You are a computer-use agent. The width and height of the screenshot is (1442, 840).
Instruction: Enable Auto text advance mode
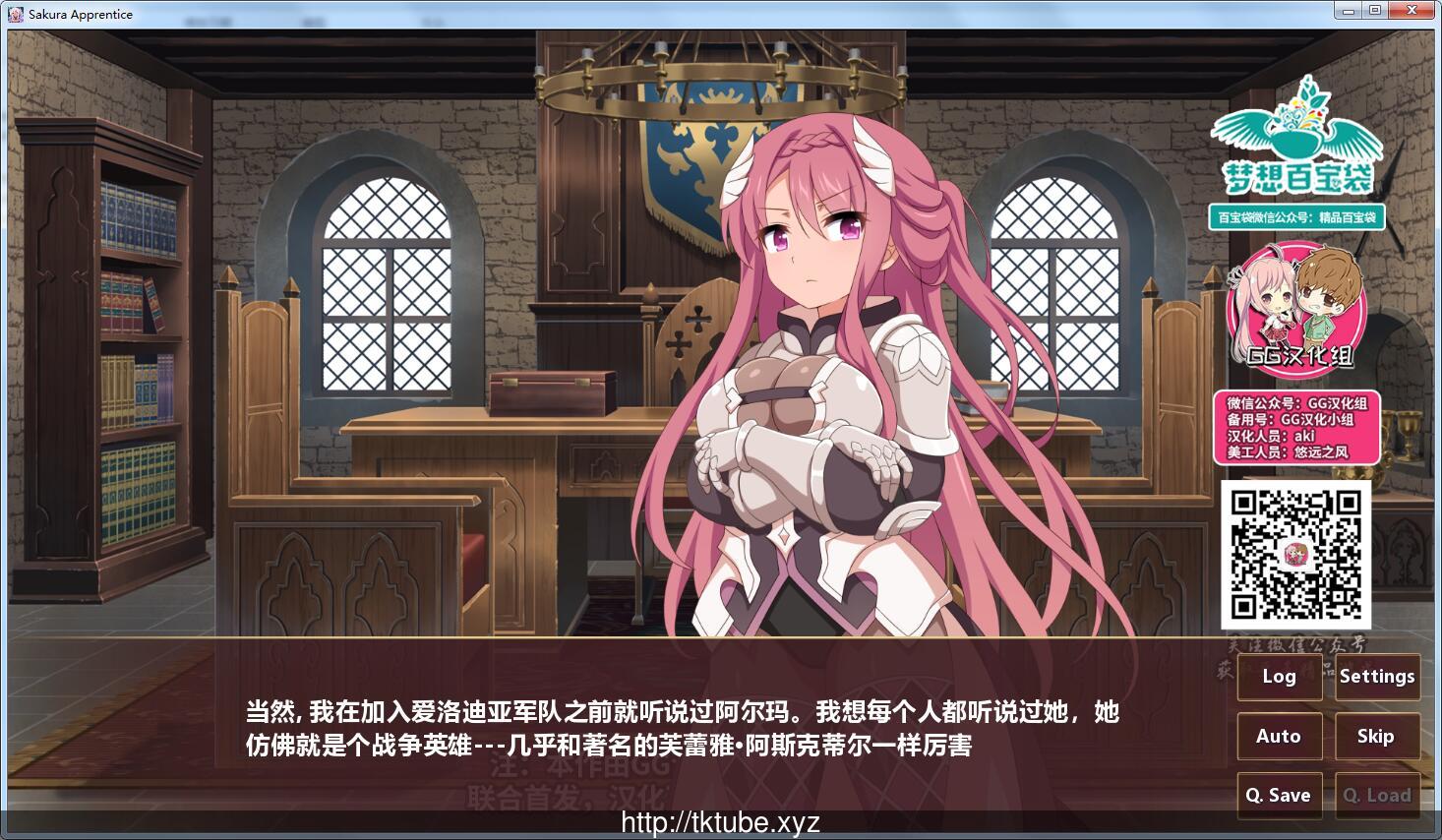(1279, 736)
